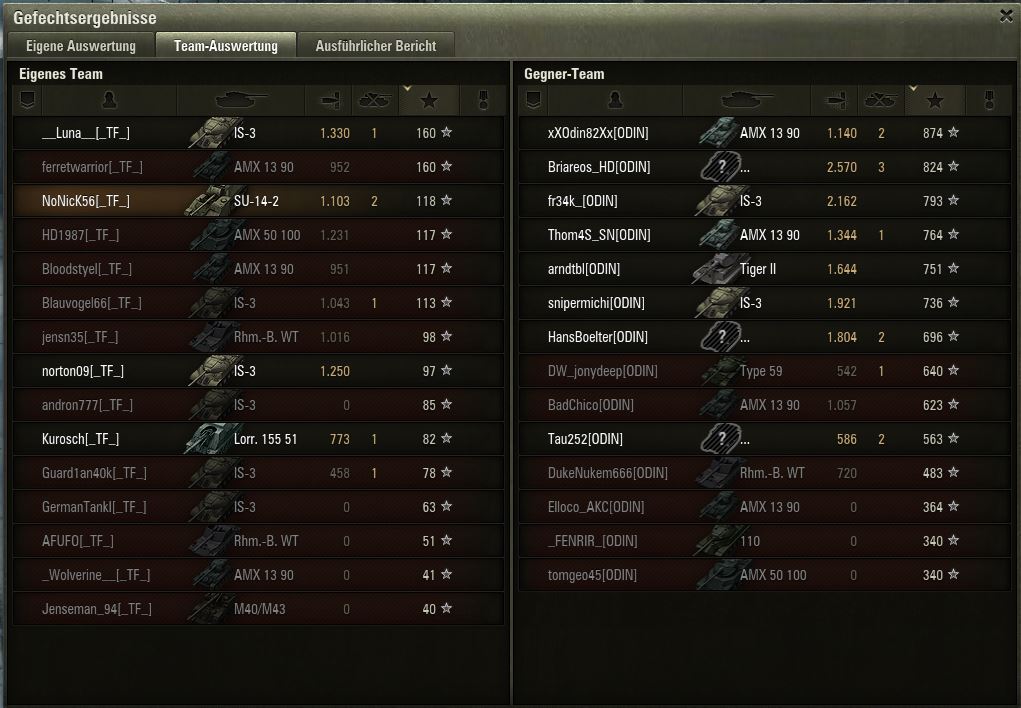
Task: Select the Team-Auswertung tab
Action: pyautogui.click(x=225, y=46)
